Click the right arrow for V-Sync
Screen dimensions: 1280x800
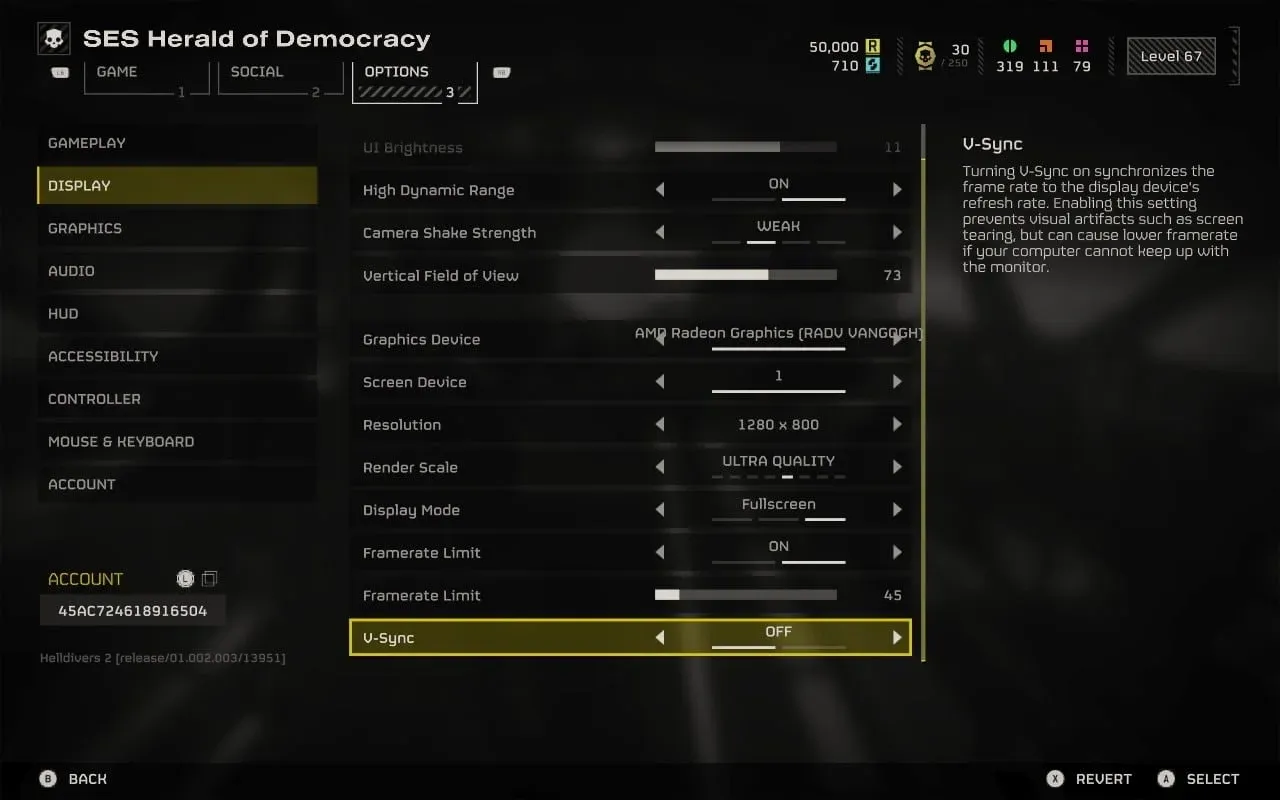[x=897, y=638]
